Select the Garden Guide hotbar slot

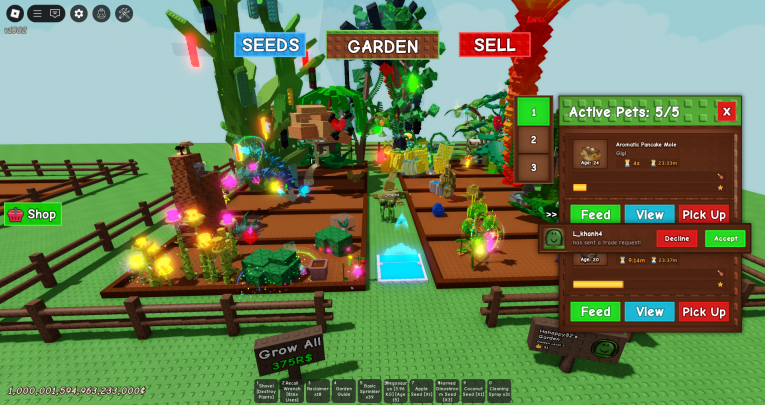tap(343, 390)
